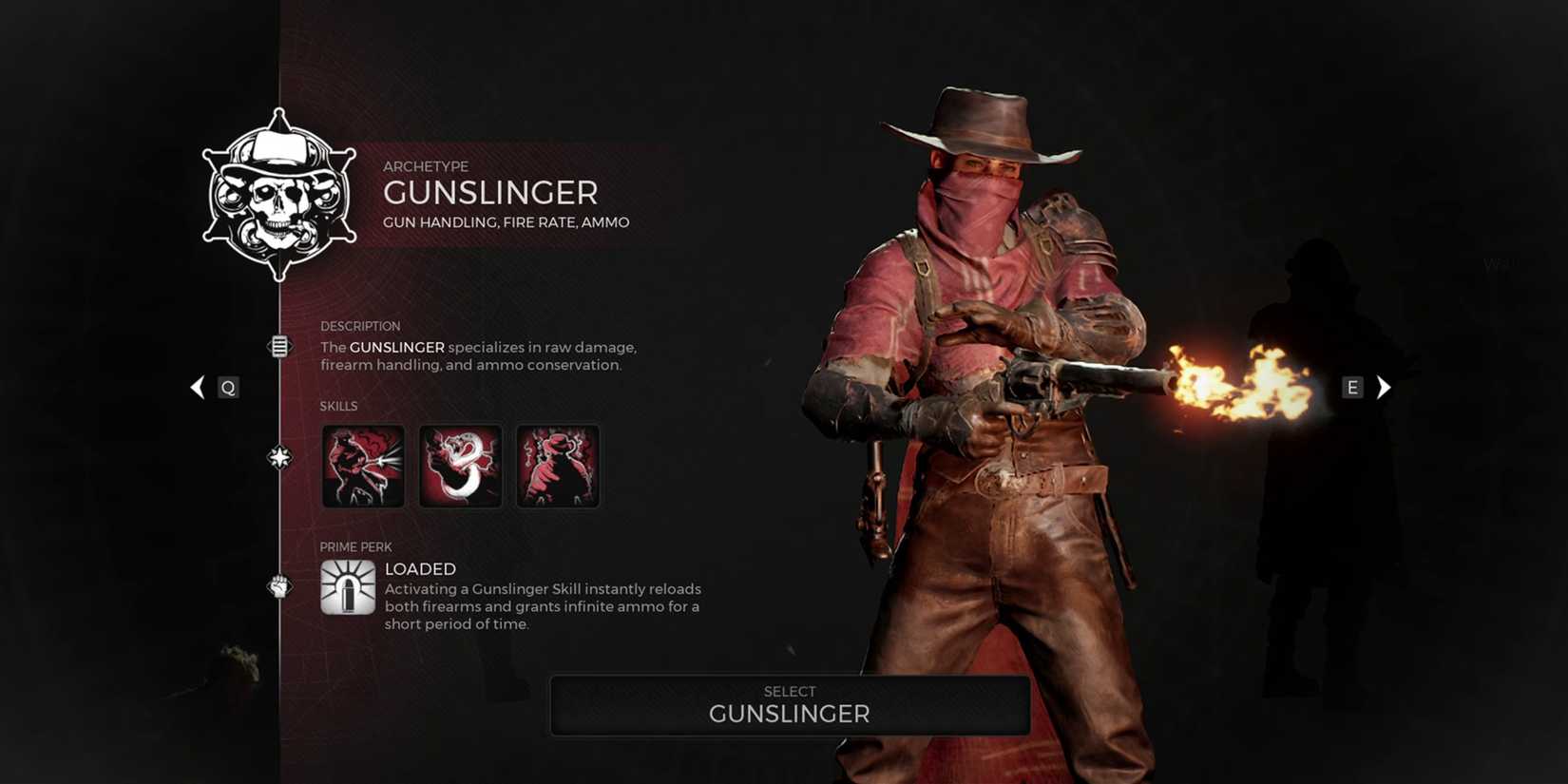Screen dimensions: 1568x784
Task: Click the left arrow to browse archetypes
Action: (x=198, y=387)
